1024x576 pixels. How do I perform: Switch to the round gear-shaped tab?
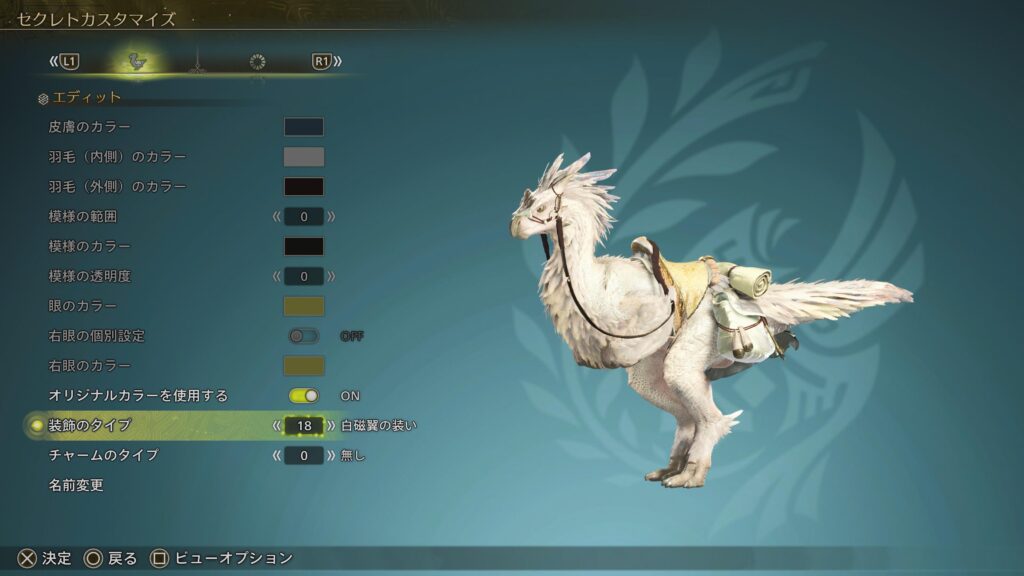257,62
